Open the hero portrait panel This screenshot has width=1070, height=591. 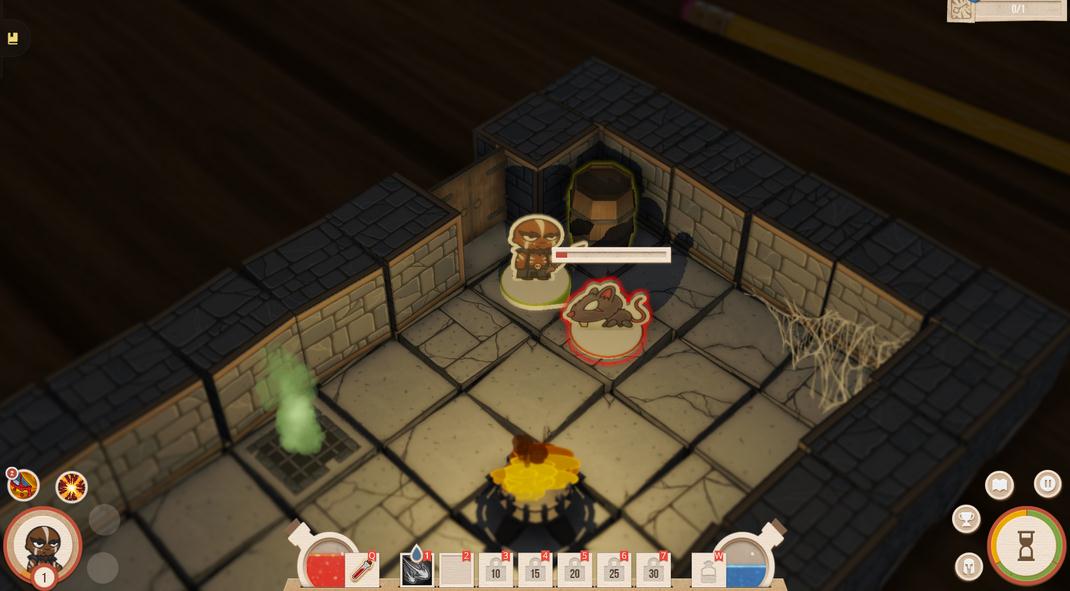tap(42, 544)
